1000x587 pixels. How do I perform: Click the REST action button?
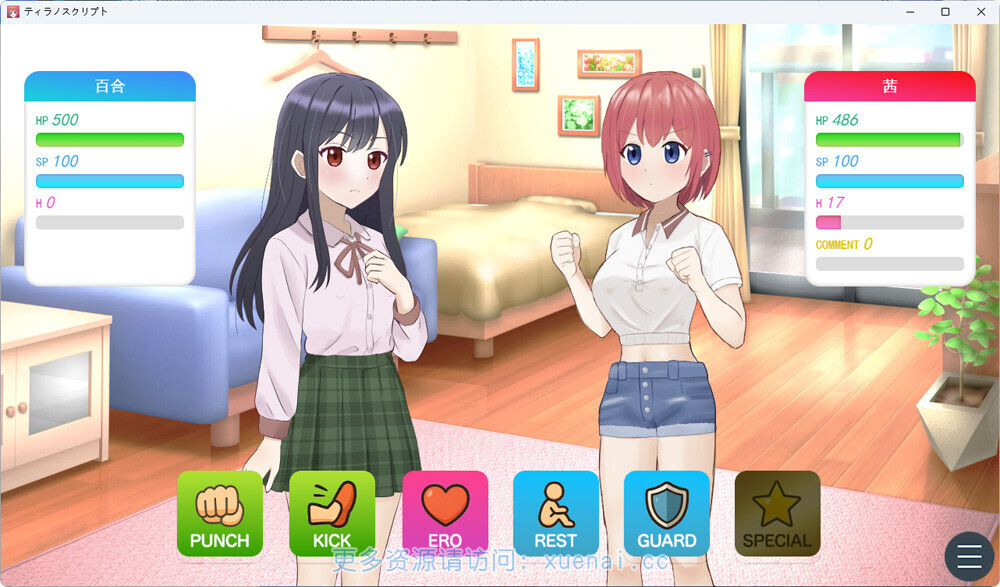[x=556, y=513]
